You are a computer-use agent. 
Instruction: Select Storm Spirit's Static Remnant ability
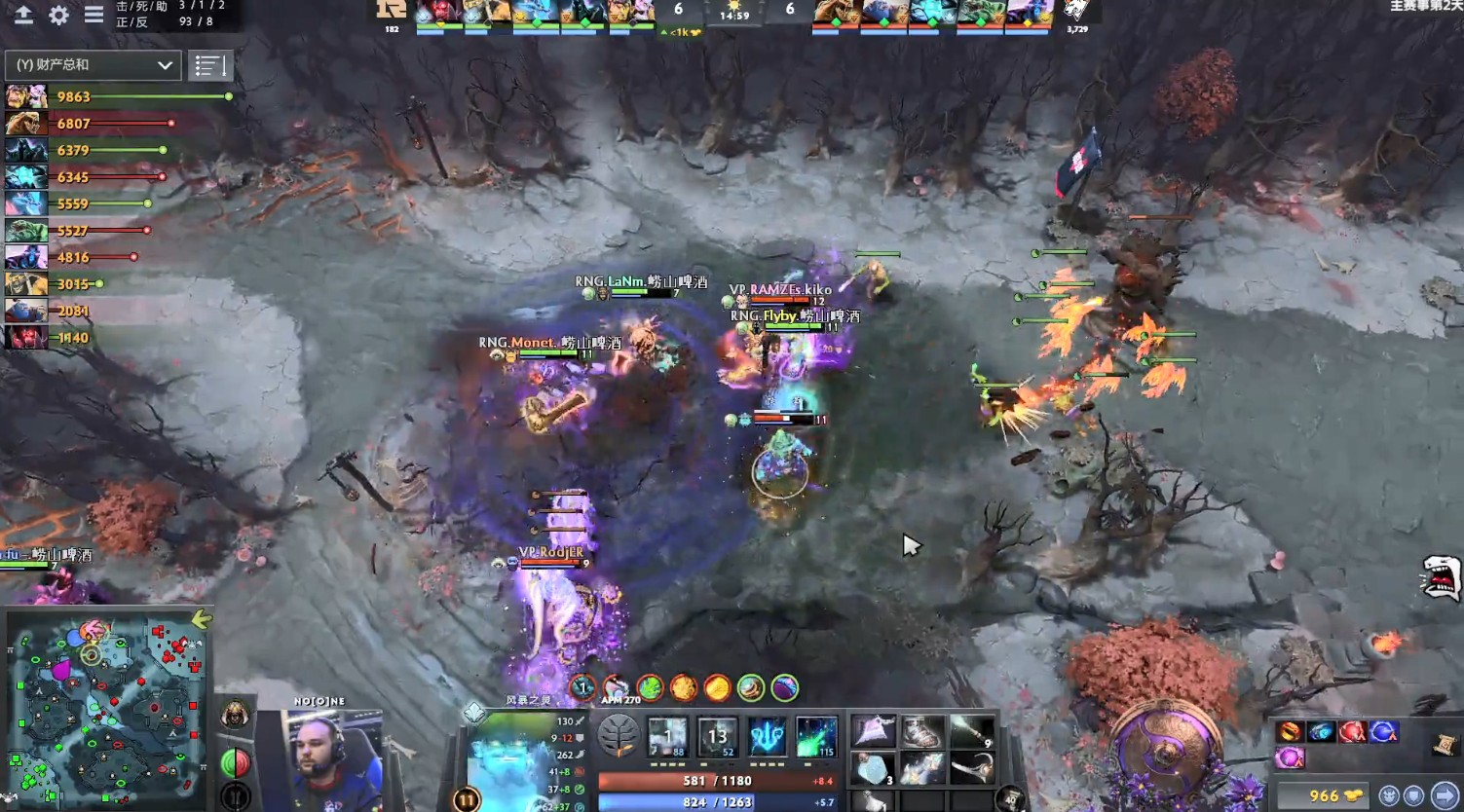667,737
